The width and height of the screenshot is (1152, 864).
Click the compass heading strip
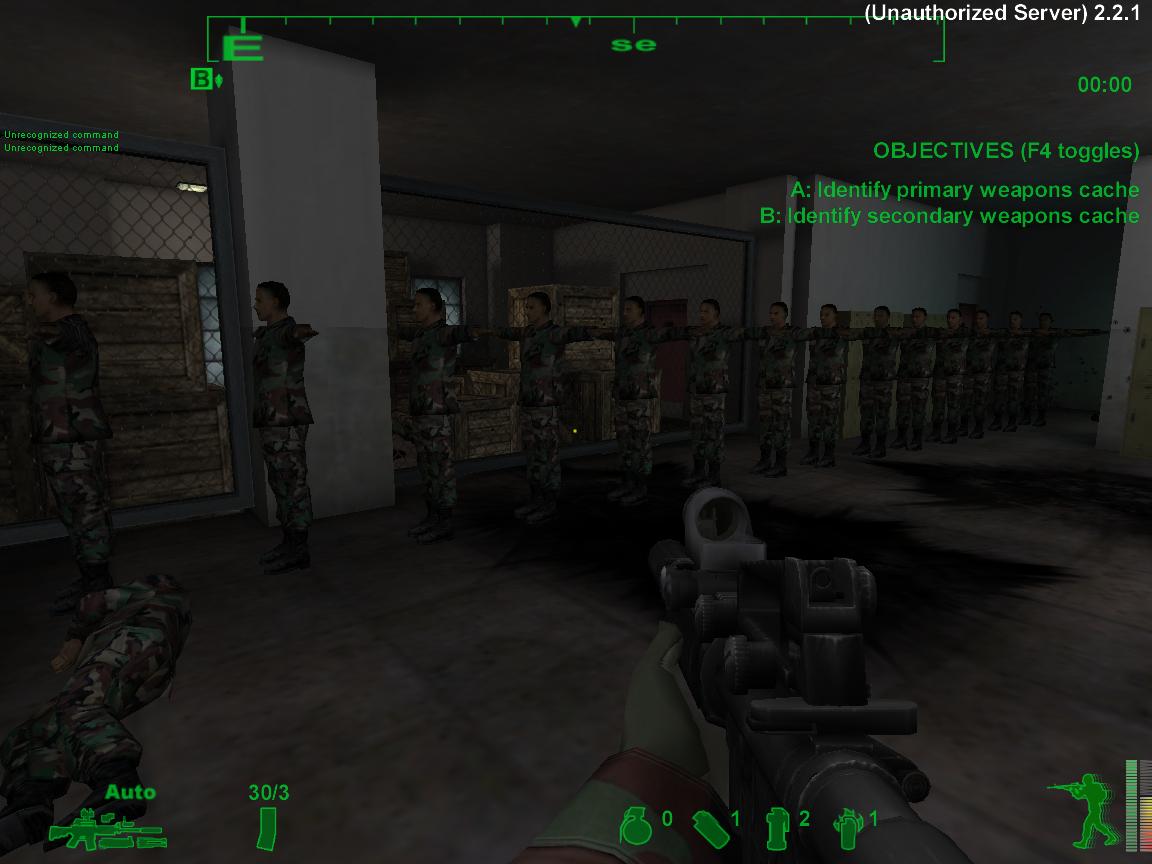575,40
